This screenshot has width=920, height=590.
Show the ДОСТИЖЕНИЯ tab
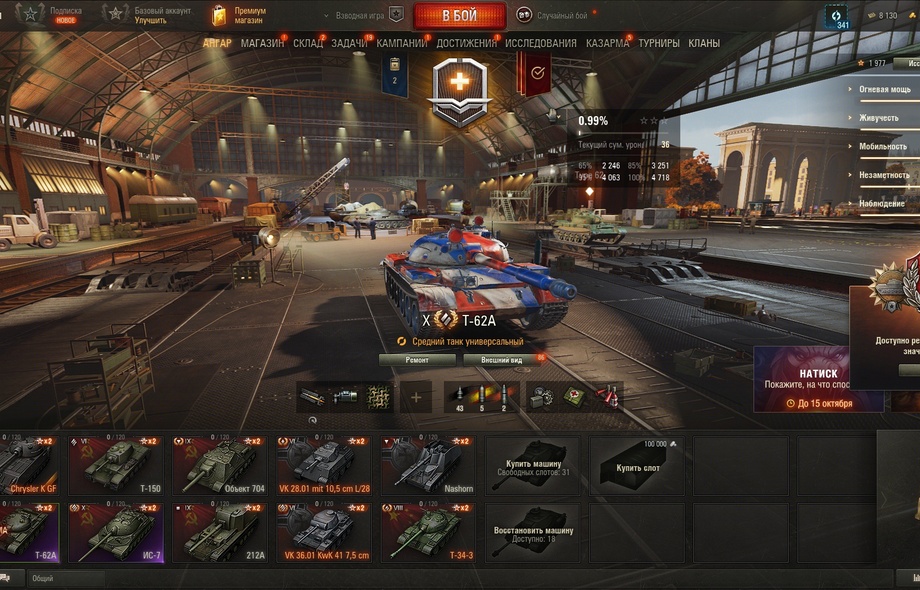point(466,43)
